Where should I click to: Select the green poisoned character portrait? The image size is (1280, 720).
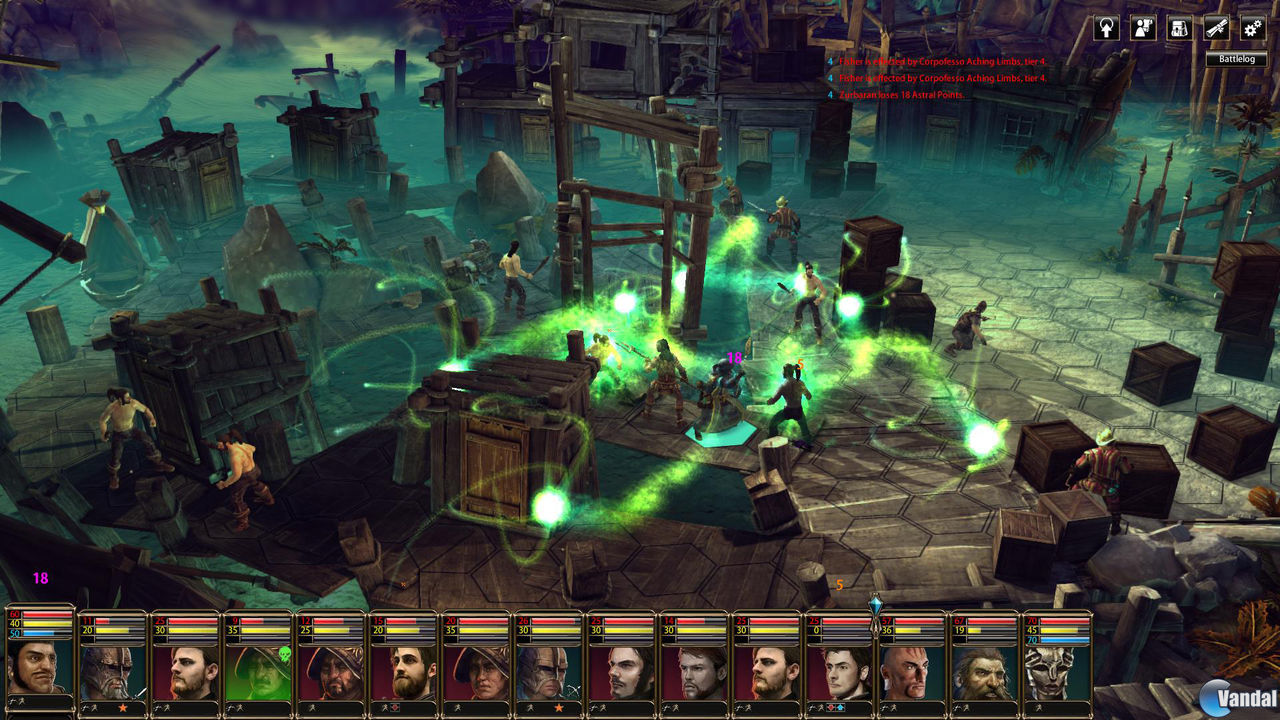tap(256, 668)
